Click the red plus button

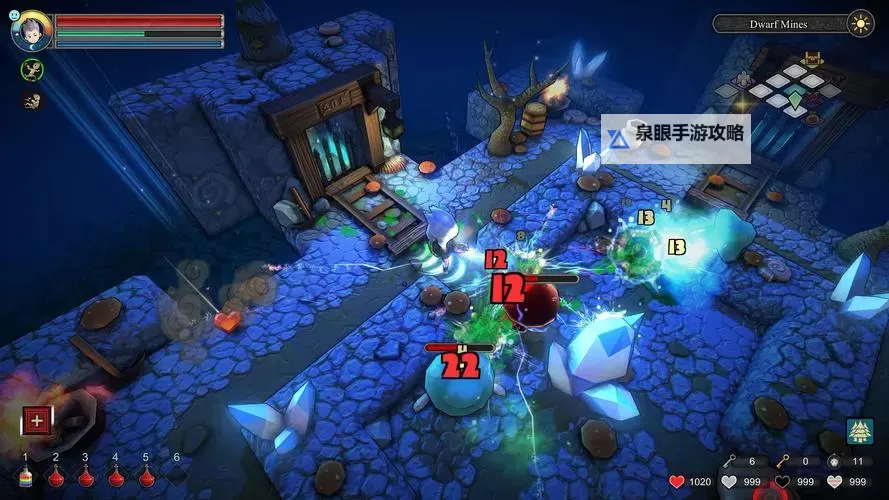tap(37, 420)
